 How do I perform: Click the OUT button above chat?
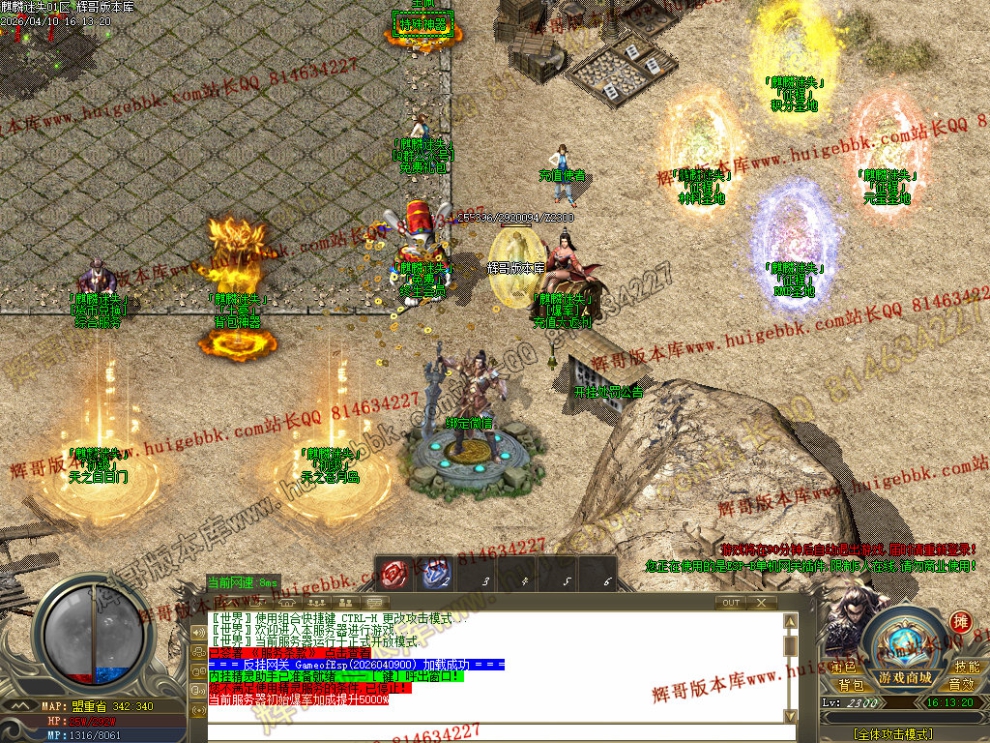[x=732, y=603]
